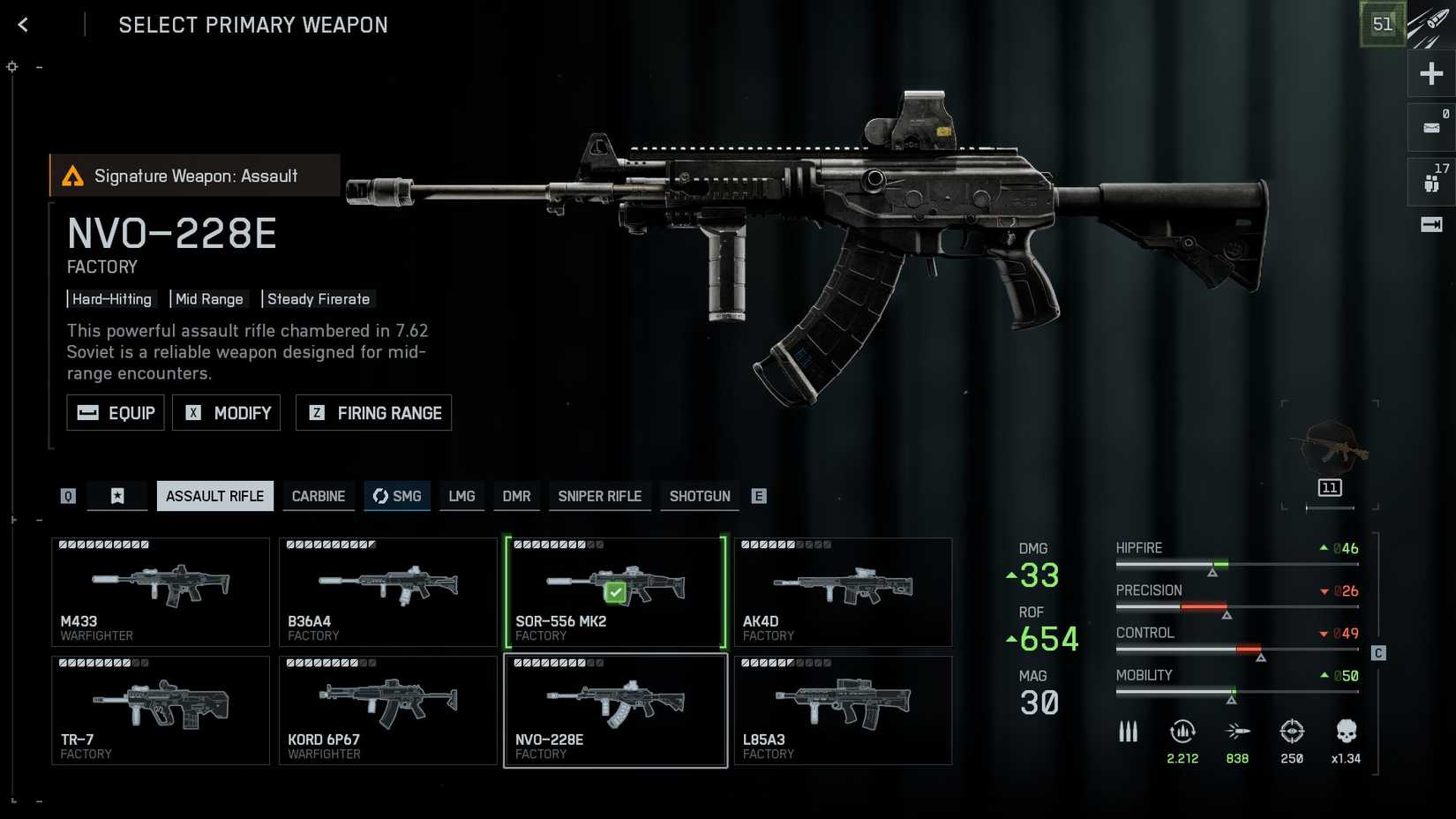1456x819 pixels.
Task: Select the AK4D Factory rifle tile
Action: 843,591
